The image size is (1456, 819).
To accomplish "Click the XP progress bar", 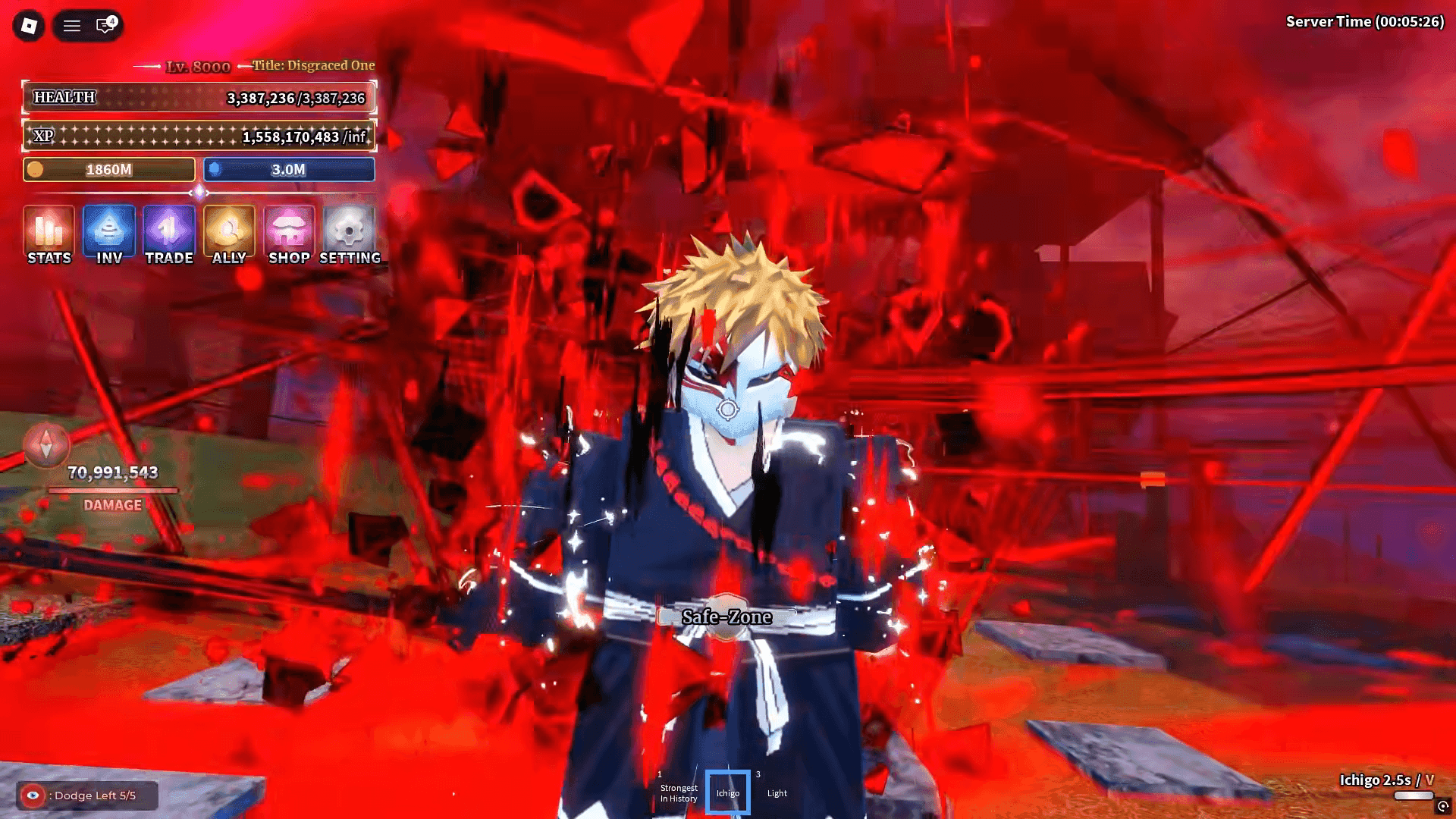I will pos(199,137).
